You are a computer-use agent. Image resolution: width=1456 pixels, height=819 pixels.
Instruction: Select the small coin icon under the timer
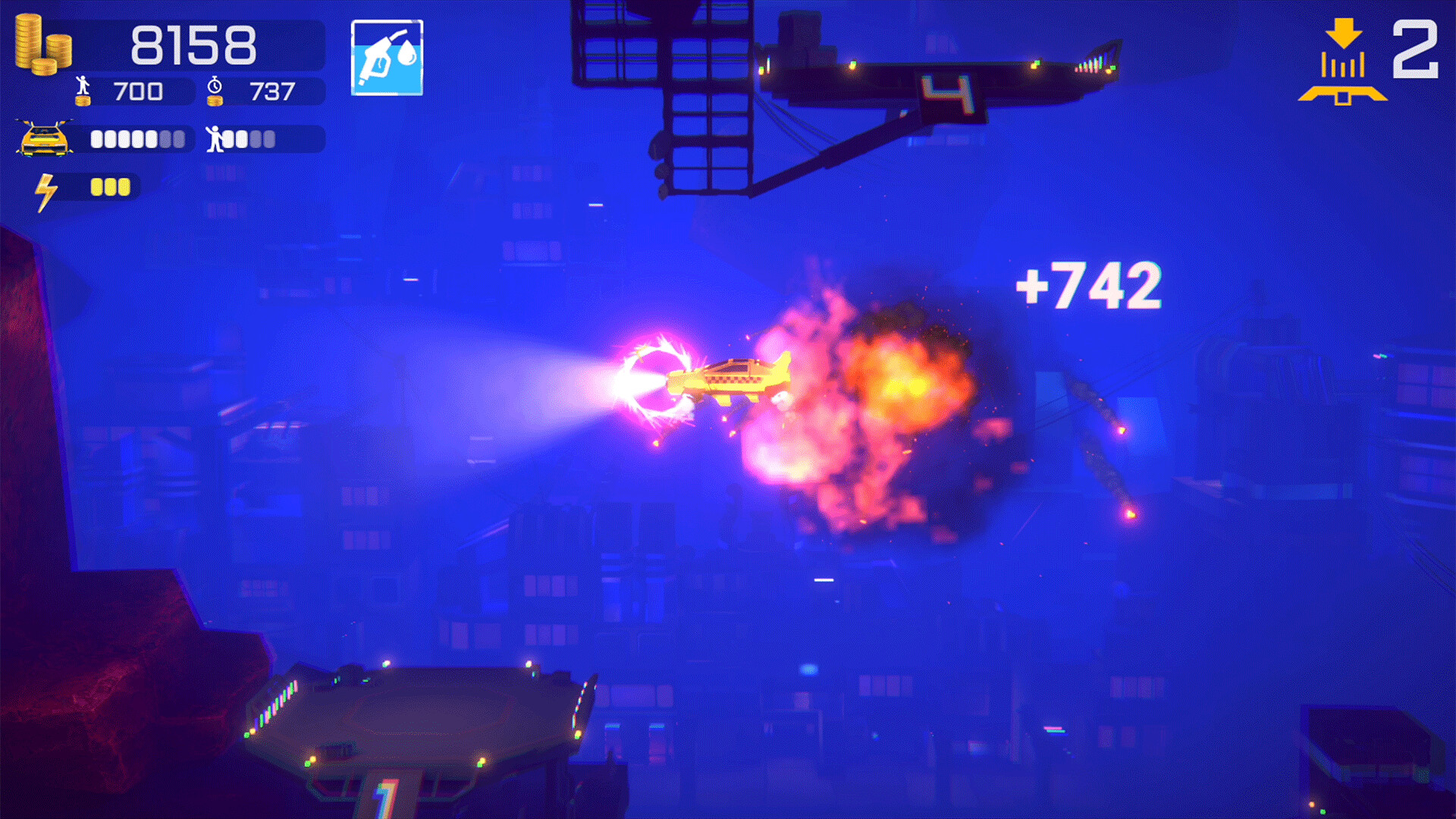215,102
